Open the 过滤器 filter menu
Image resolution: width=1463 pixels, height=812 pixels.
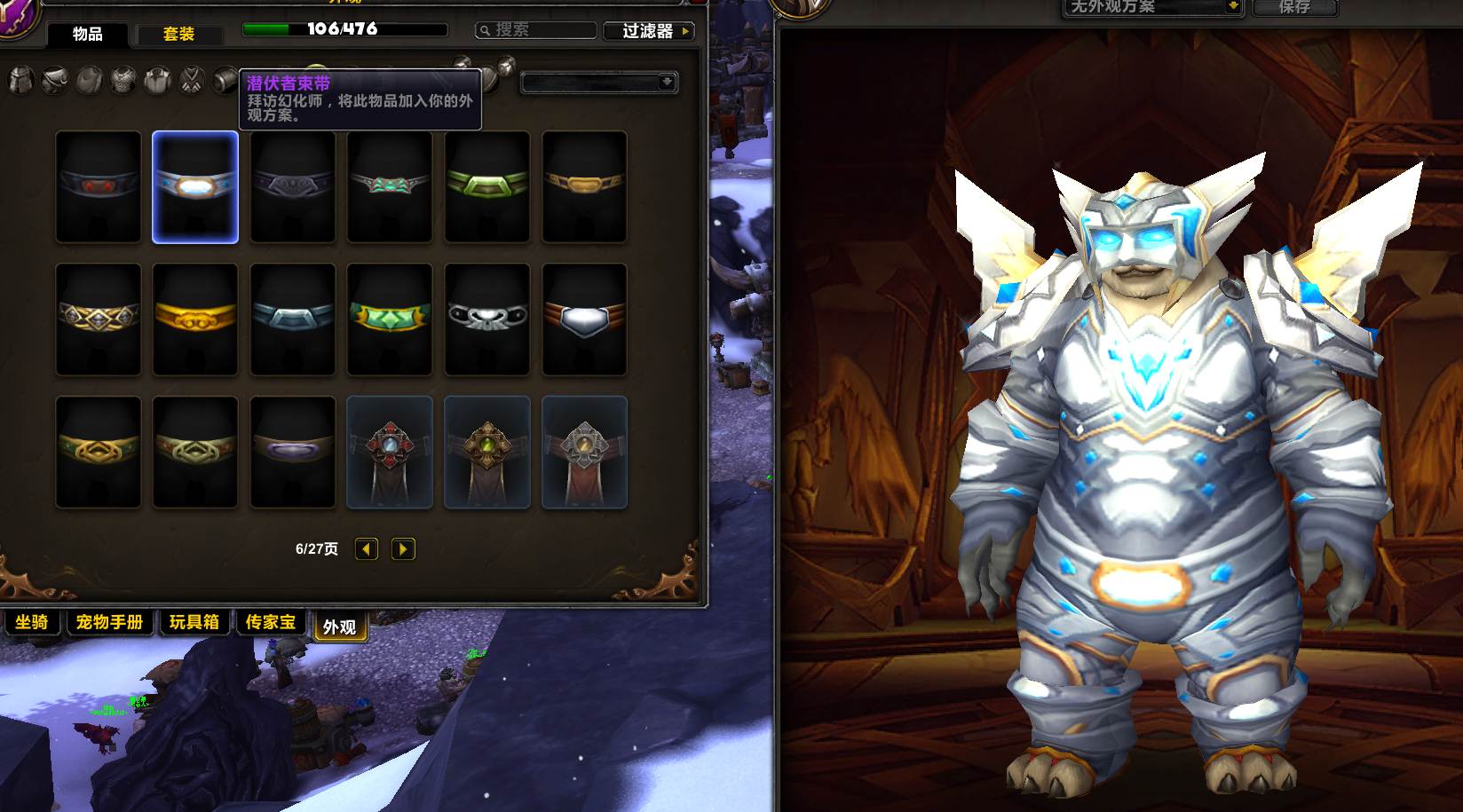pos(648,31)
